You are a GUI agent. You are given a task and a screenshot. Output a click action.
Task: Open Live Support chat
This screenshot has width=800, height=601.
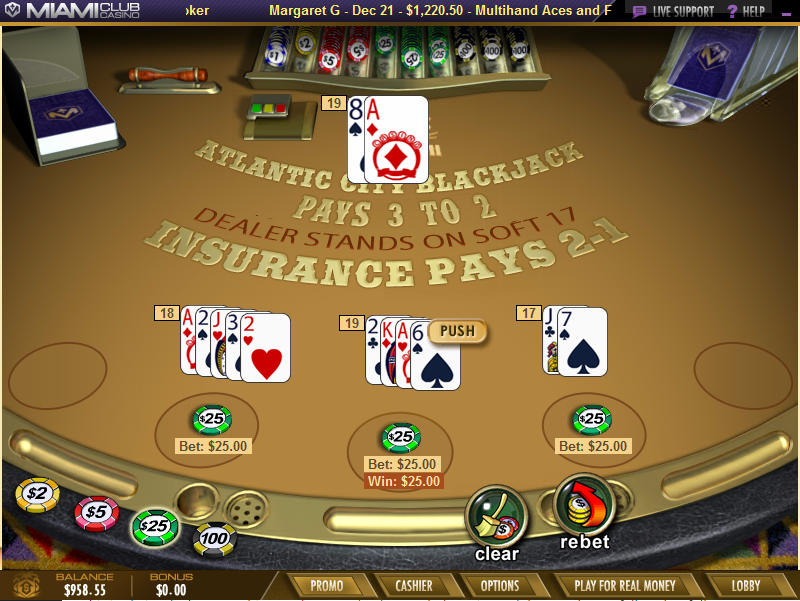click(674, 11)
